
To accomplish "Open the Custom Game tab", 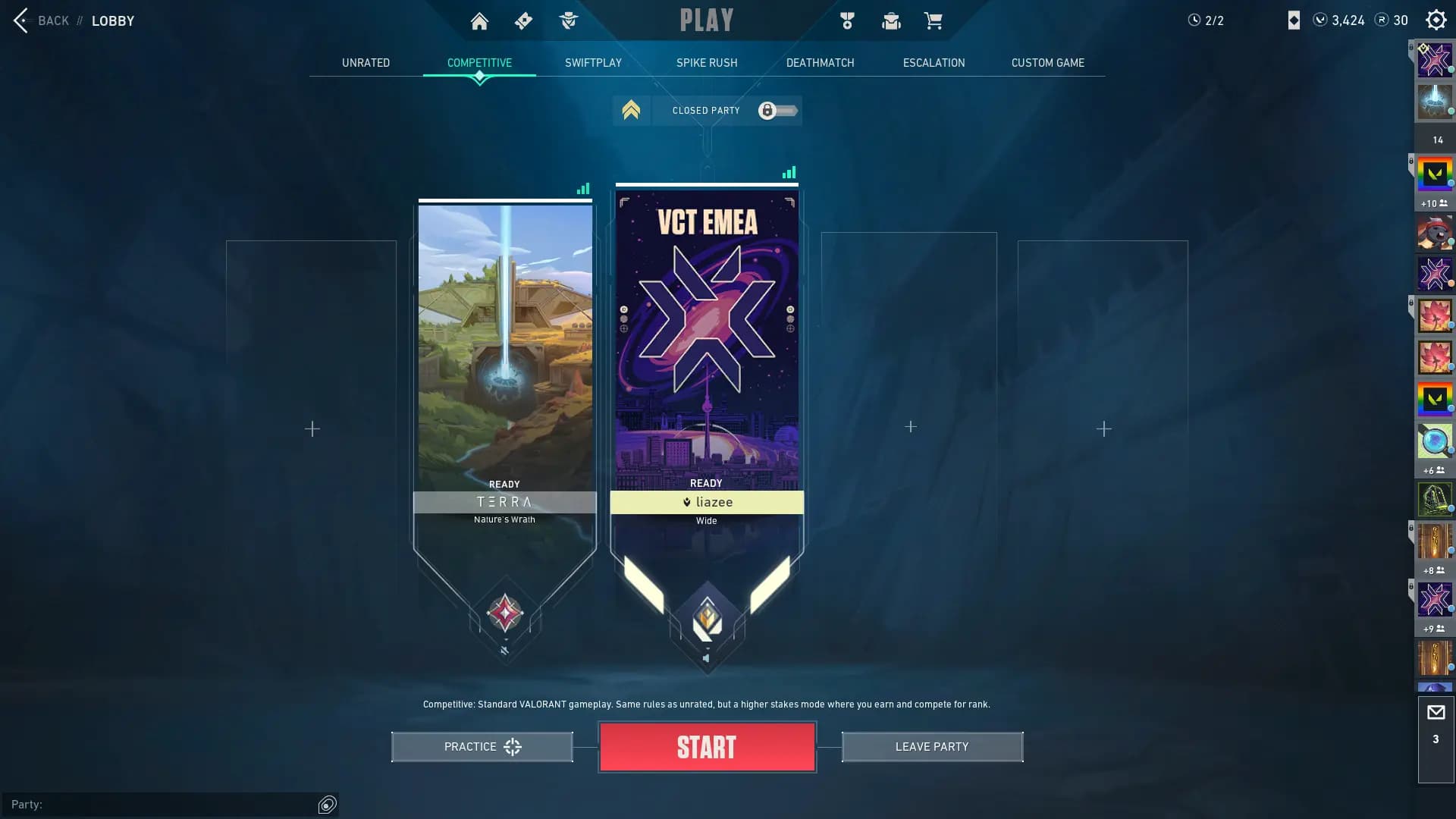I will (x=1047, y=63).
